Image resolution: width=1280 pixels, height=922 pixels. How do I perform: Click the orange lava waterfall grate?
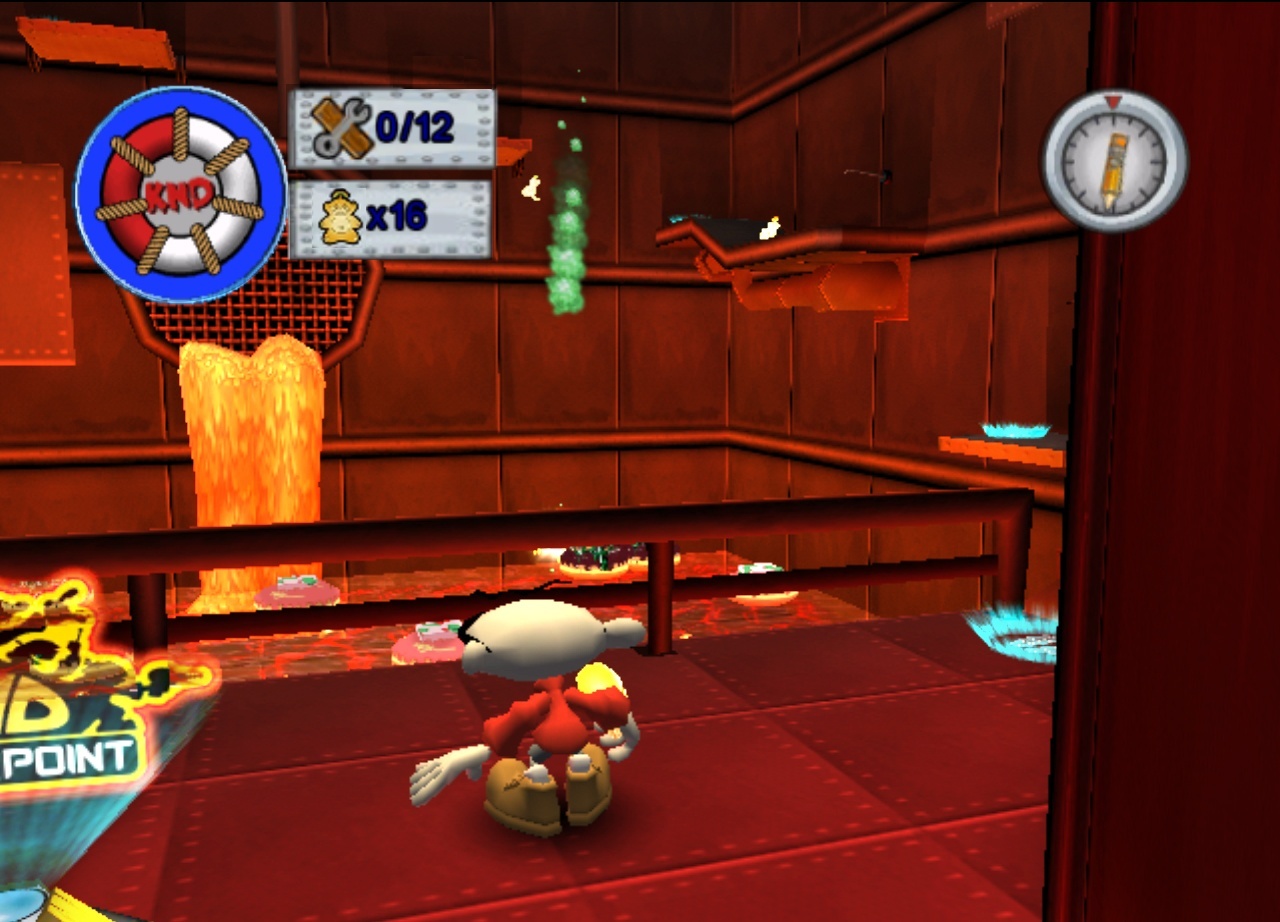point(250,430)
